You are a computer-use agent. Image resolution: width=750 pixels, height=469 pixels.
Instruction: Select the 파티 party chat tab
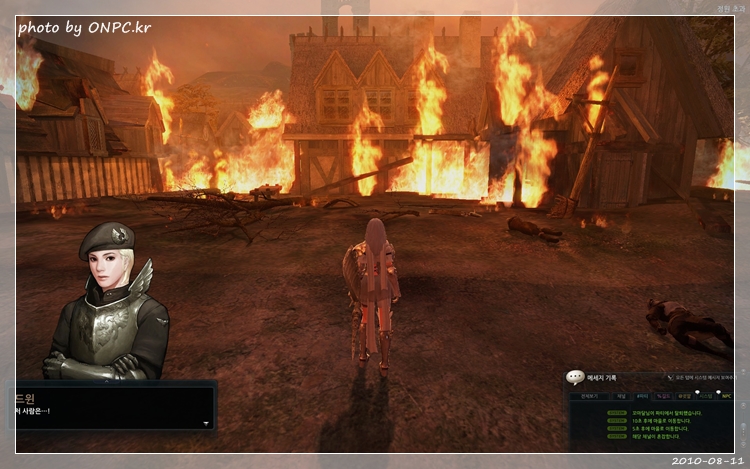[x=643, y=396]
